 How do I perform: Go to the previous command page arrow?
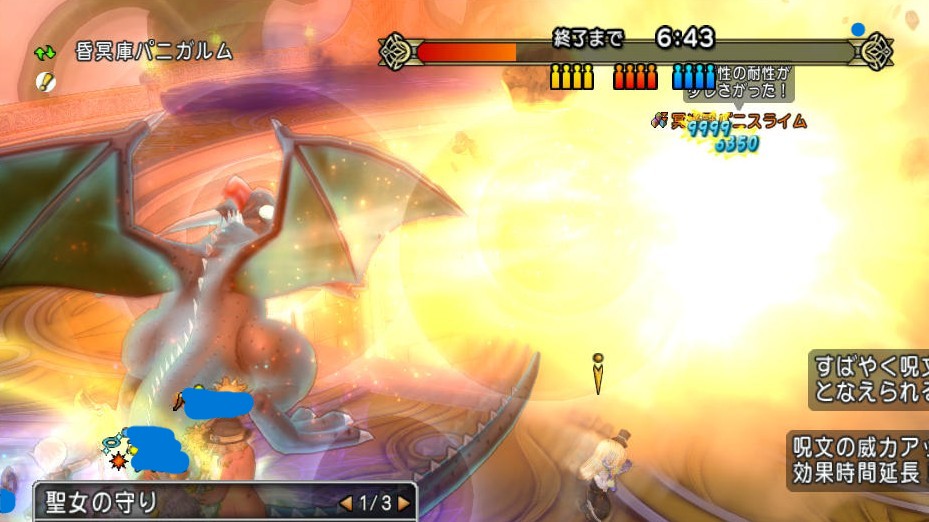(x=346, y=503)
